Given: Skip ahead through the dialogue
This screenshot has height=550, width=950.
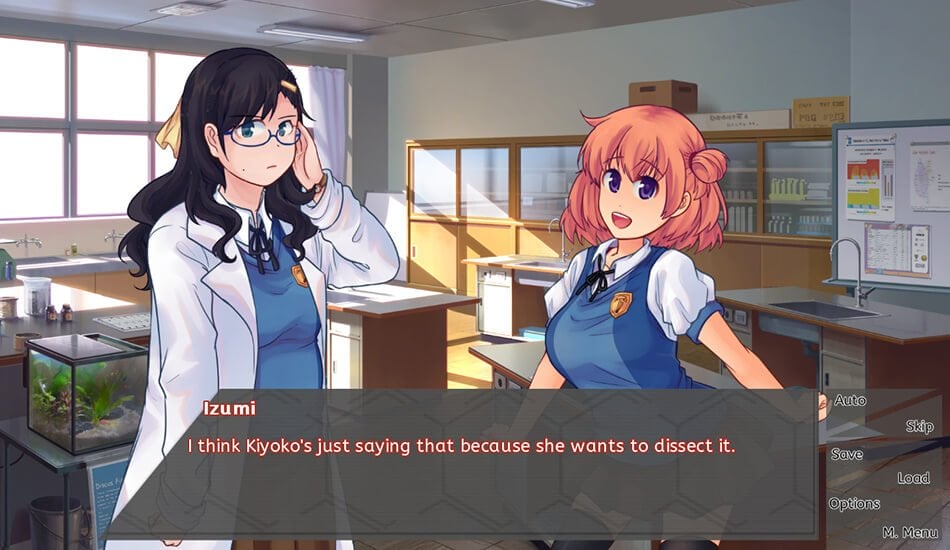Looking at the screenshot, I should click(919, 427).
